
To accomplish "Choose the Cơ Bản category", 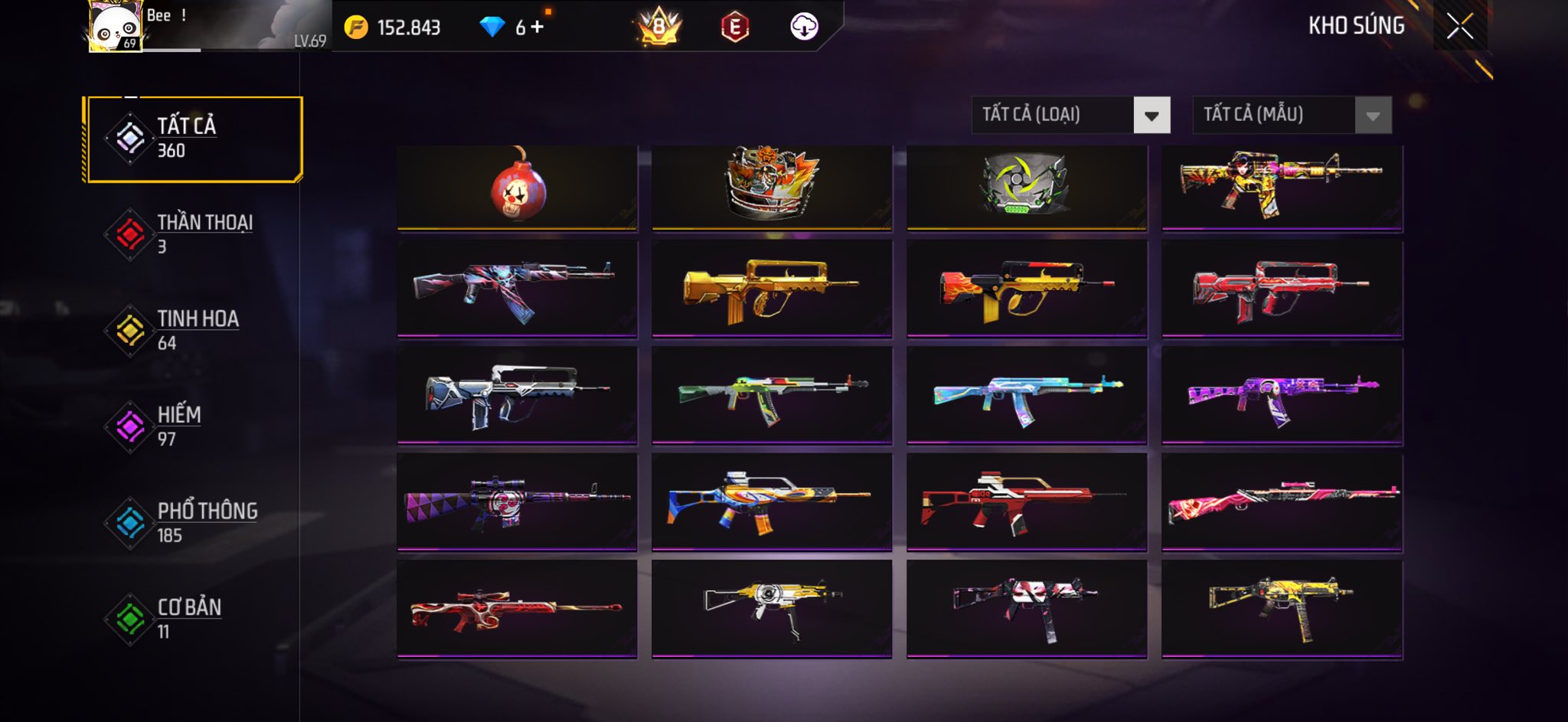I will click(191, 619).
